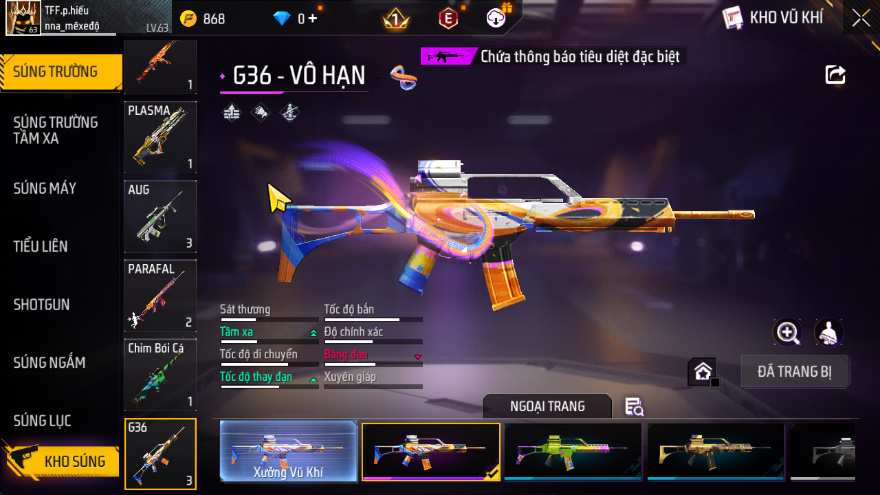Switch to Súng Trường Tầm Xa category

click(56, 130)
